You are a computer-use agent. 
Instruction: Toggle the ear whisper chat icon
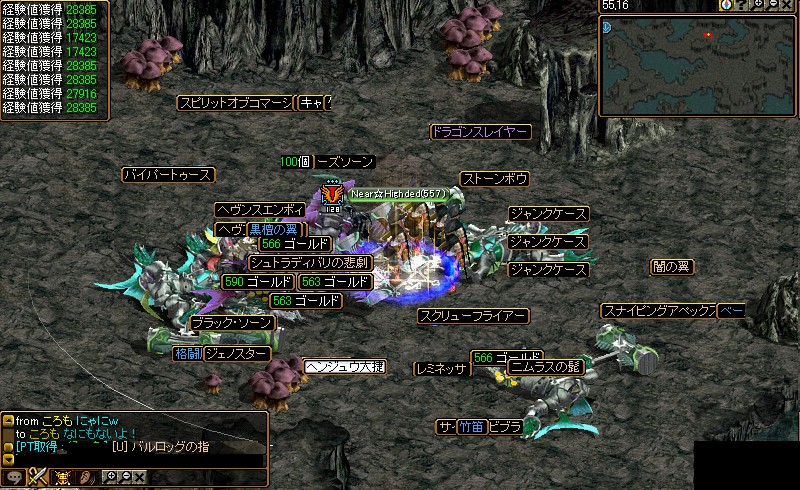(86, 477)
